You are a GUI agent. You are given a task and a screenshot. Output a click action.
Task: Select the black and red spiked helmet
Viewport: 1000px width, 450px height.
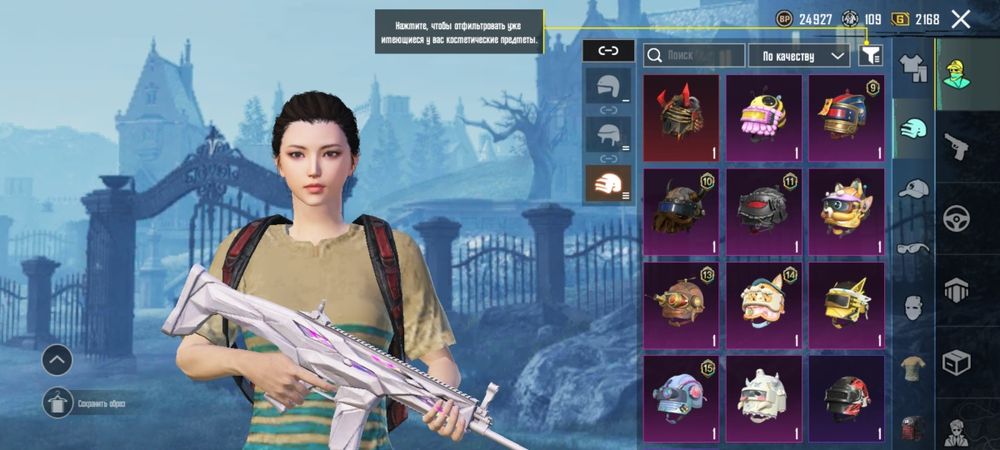(764, 212)
